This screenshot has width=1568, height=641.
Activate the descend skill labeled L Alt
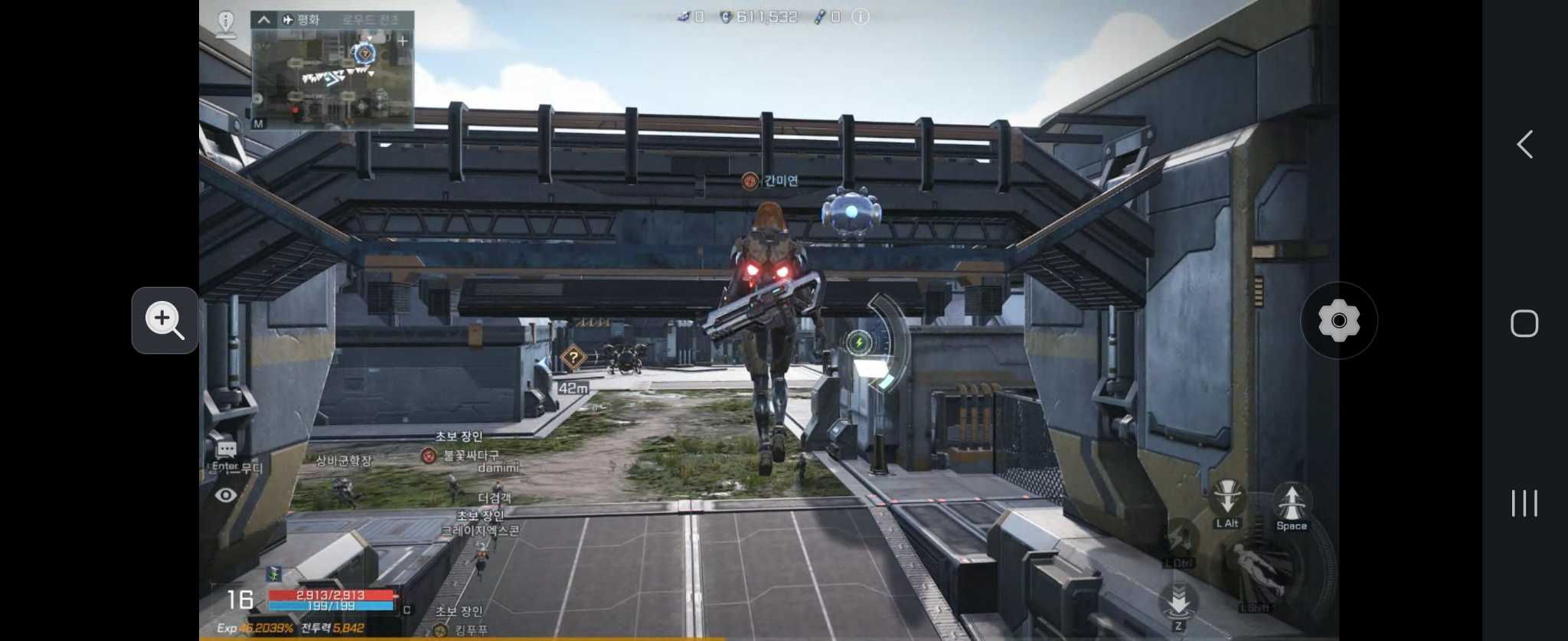pyautogui.click(x=1227, y=499)
